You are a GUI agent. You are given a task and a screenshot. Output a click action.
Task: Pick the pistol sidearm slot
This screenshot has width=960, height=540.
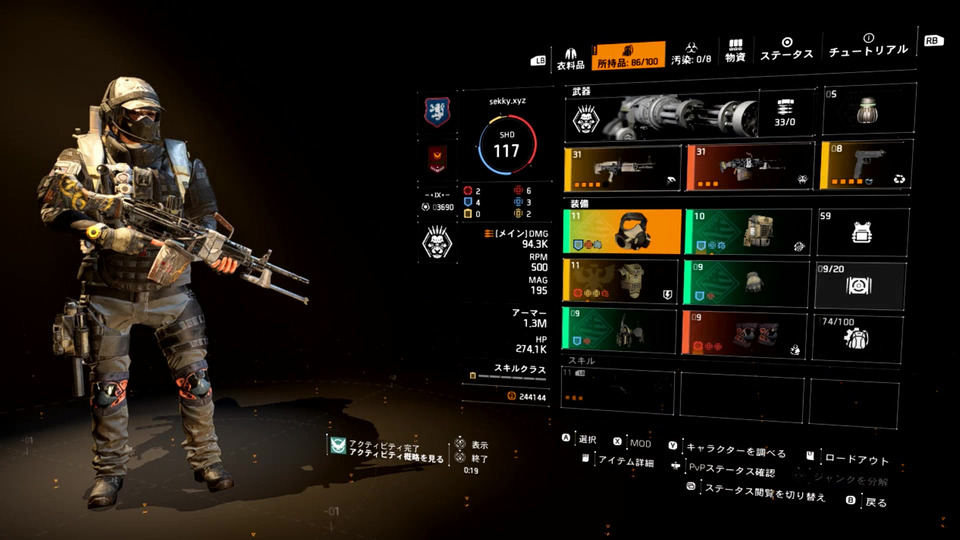(x=866, y=166)
